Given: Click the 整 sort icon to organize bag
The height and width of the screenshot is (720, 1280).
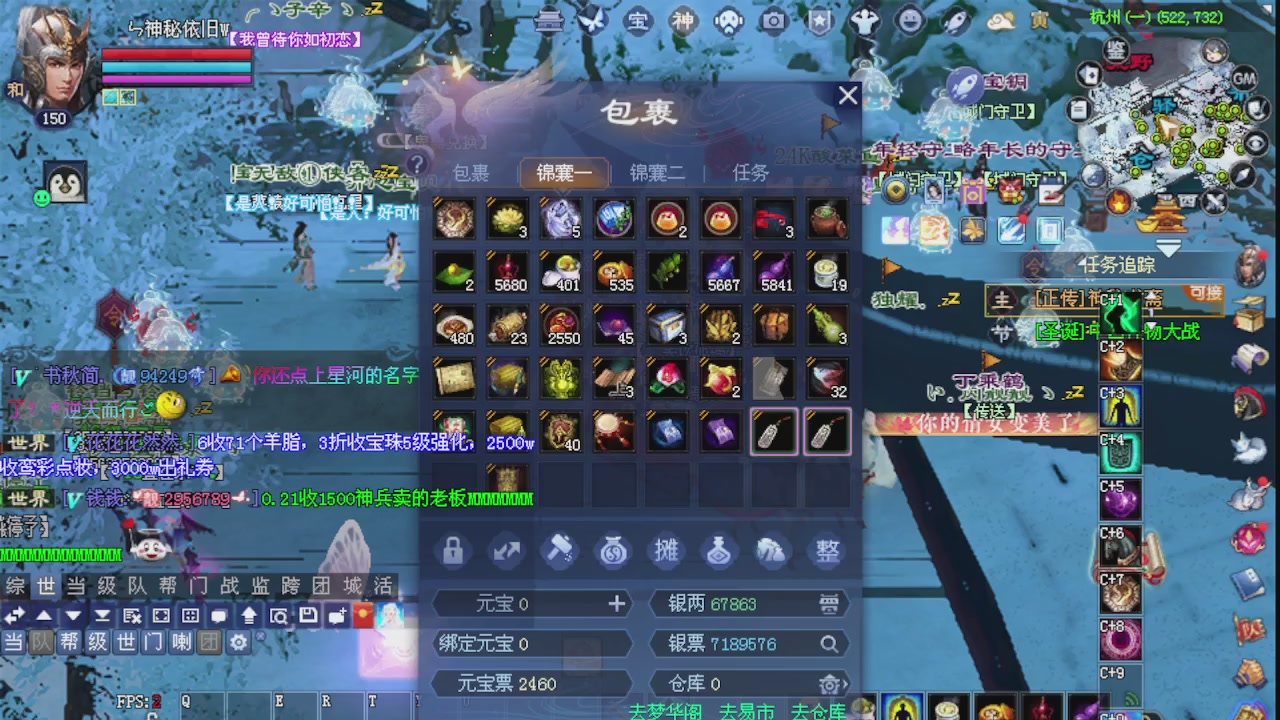Looking at the screenshot, I should click(825, 550).
